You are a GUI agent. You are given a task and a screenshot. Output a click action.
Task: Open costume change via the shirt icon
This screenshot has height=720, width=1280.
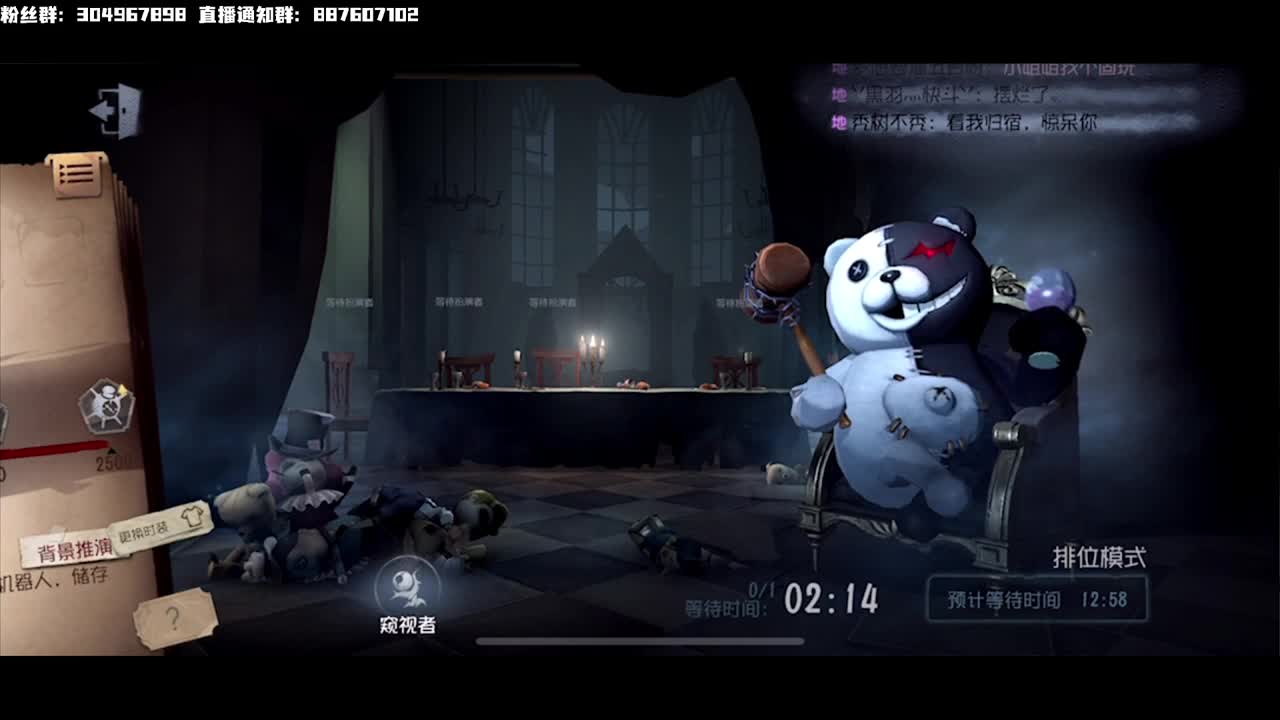tap(194, 516)
